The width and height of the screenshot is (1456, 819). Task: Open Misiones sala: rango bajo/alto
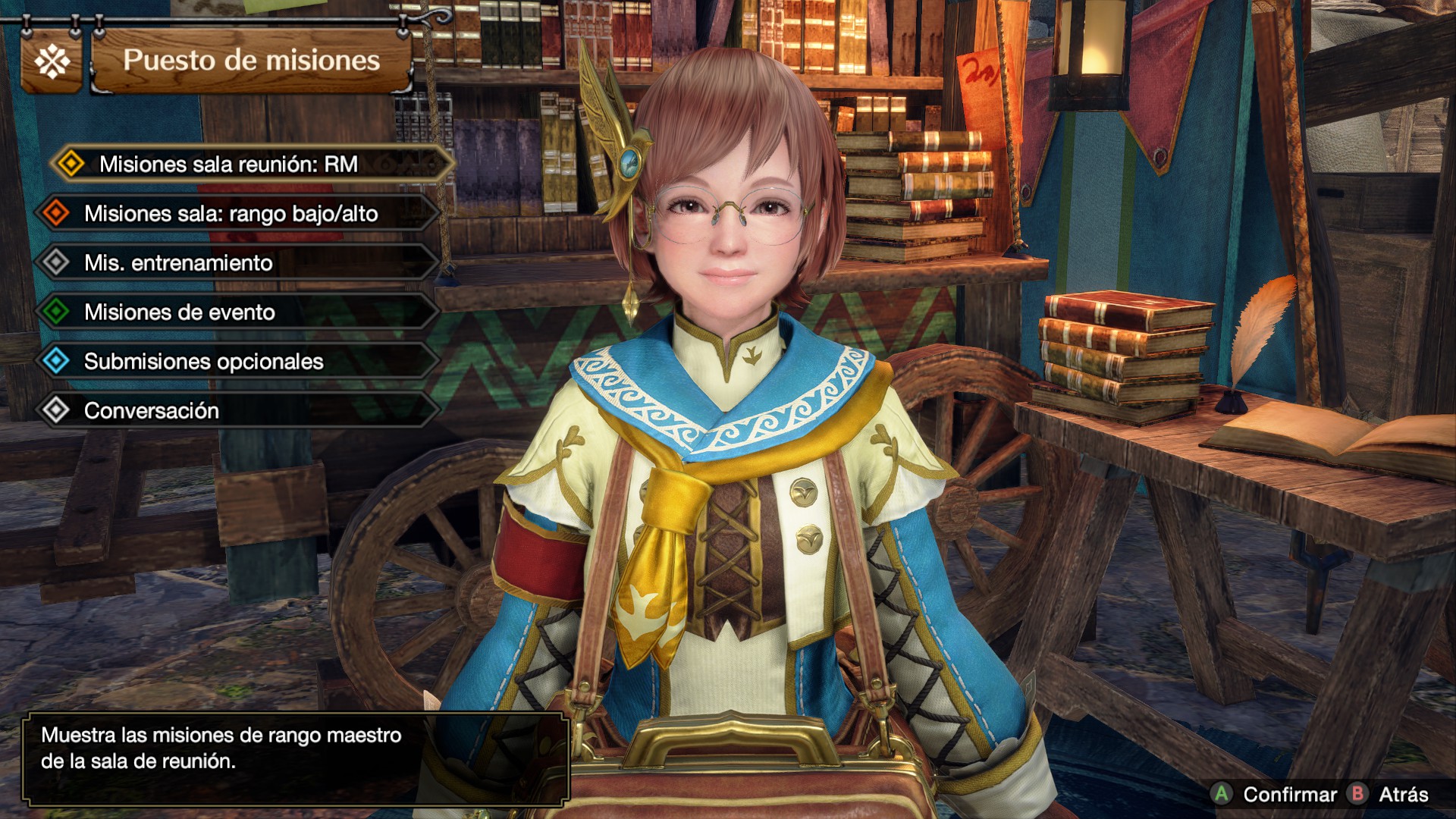pos(231,214)
